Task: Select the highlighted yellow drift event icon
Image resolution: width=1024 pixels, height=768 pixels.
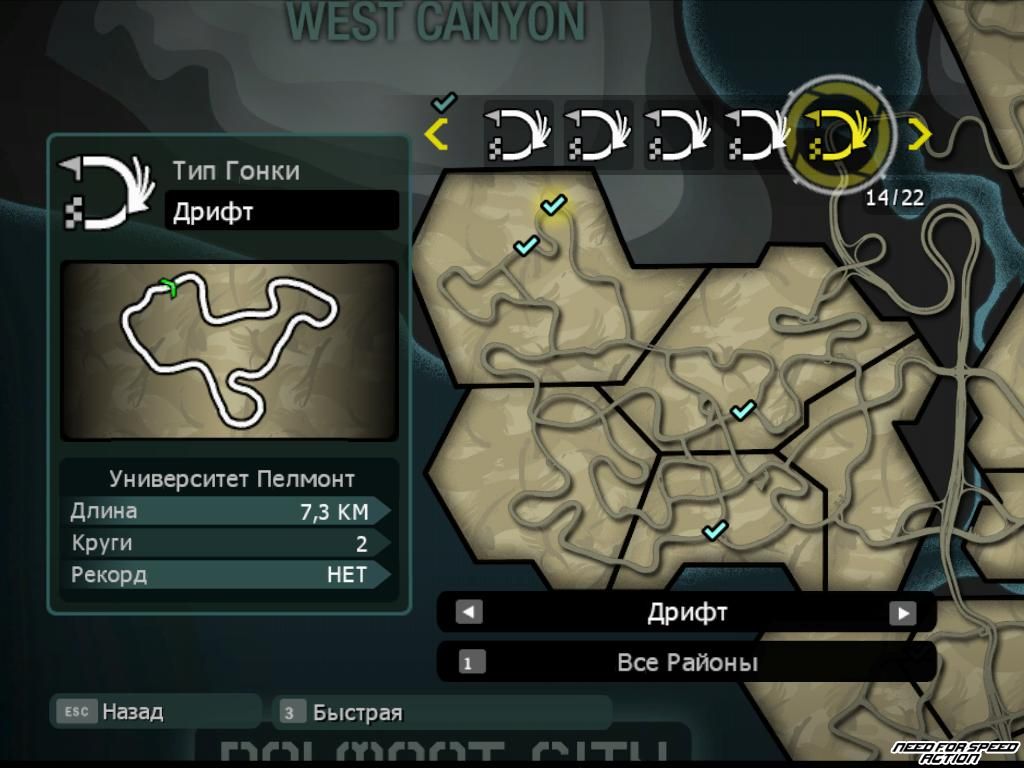Action: point(838,135)
